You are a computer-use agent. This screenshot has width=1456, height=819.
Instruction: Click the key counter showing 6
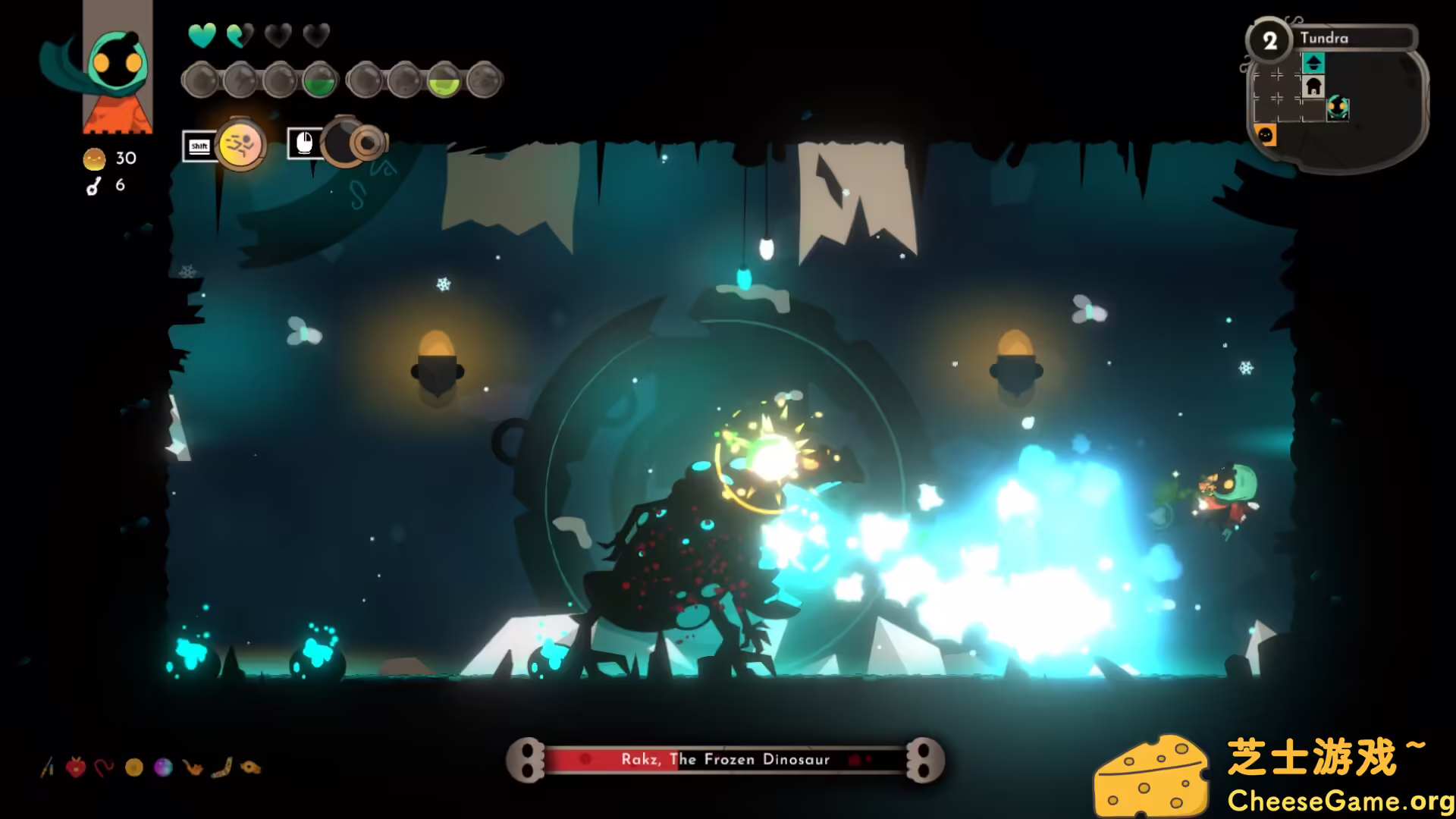106,184
